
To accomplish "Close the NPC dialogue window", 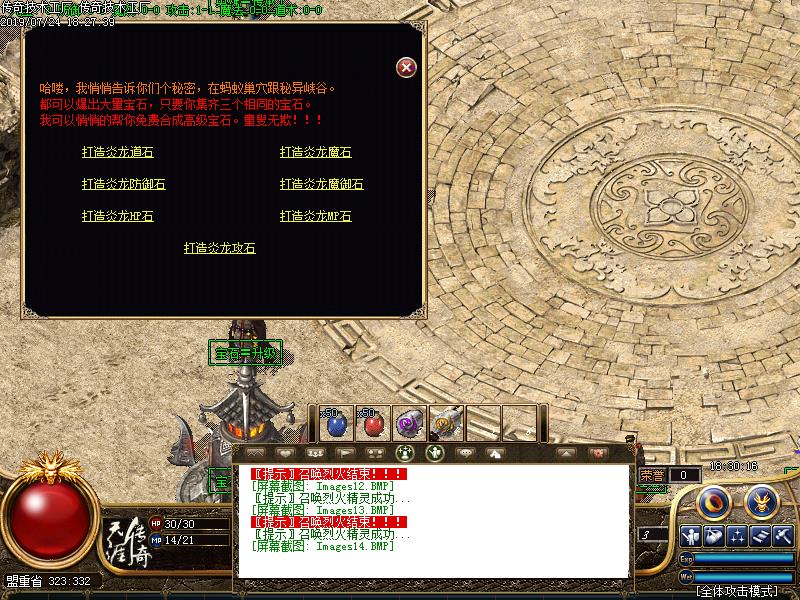I will click(406, 67).
